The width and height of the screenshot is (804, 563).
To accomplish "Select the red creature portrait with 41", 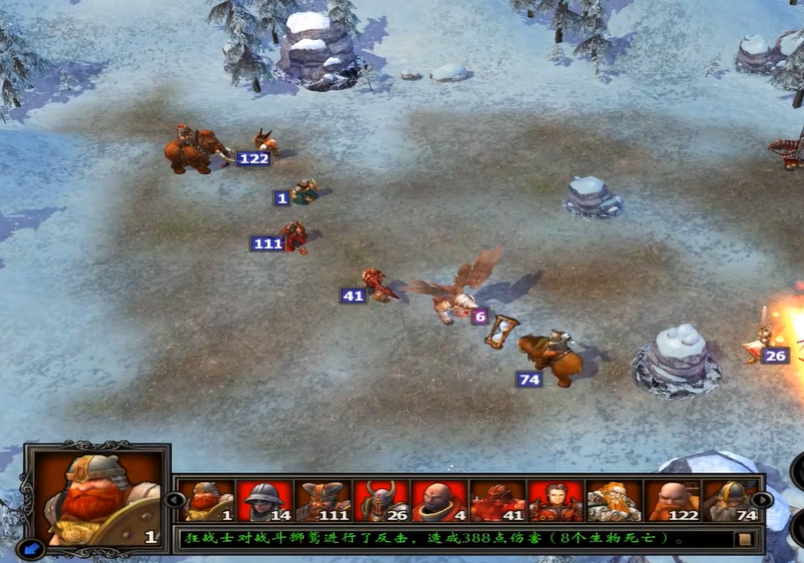I will 497,501.
